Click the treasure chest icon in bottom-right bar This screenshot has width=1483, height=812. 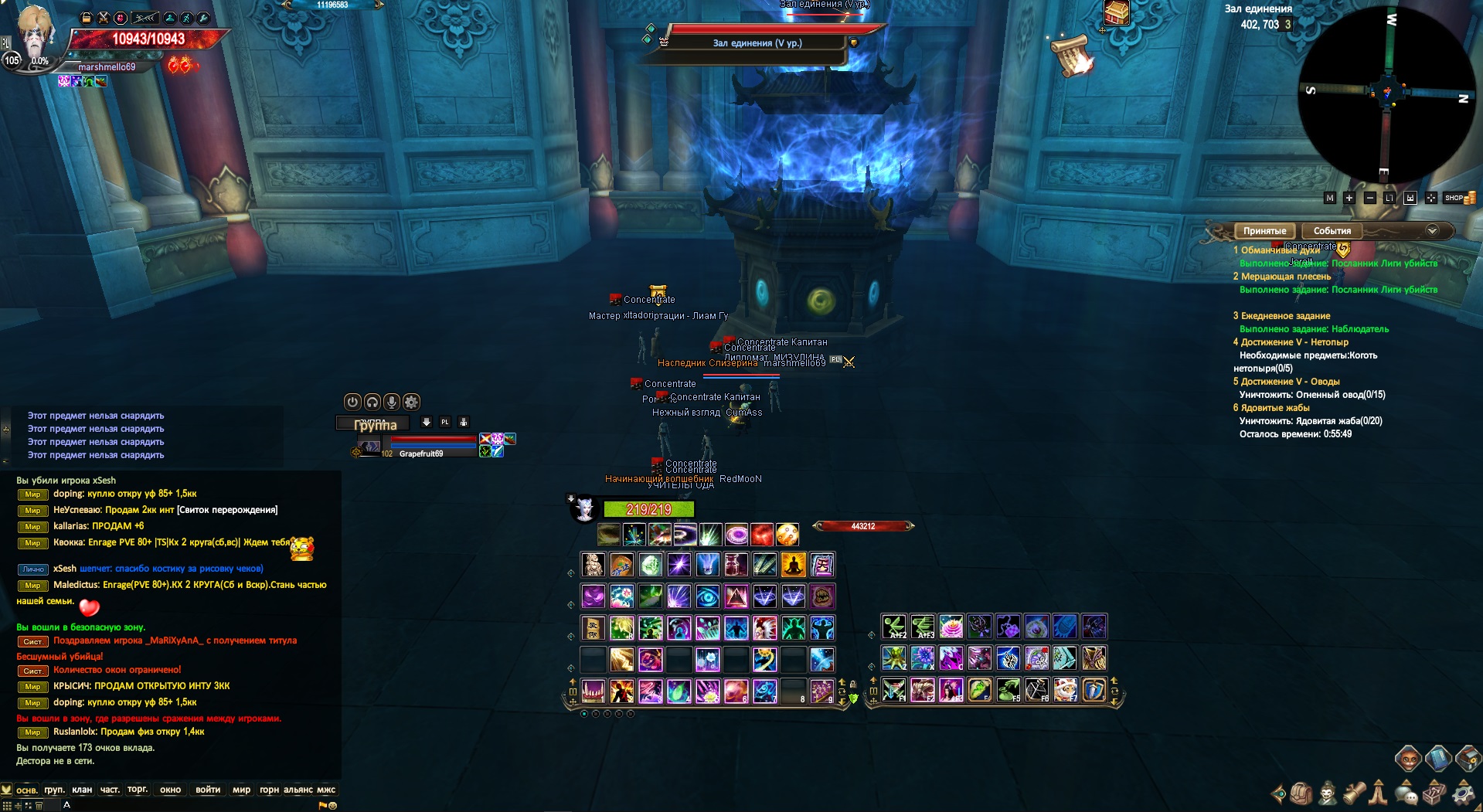1434,794
